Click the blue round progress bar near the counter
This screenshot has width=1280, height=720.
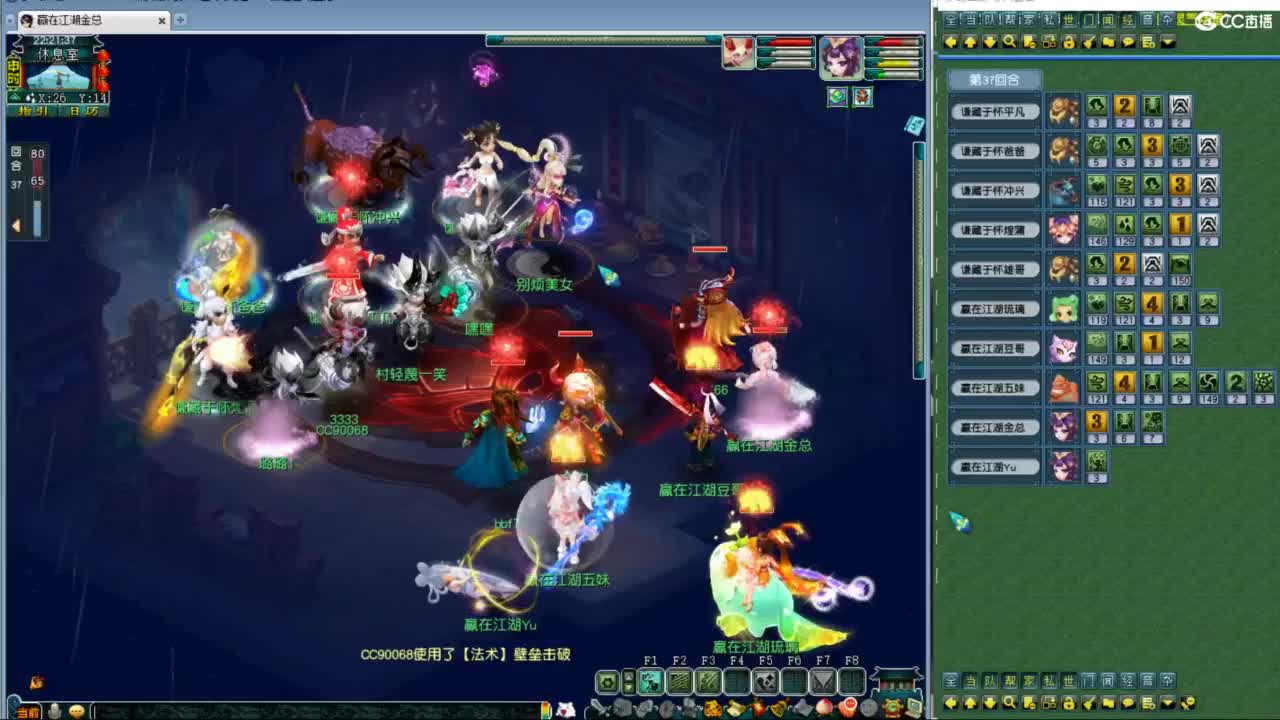(x=37, y=217)
